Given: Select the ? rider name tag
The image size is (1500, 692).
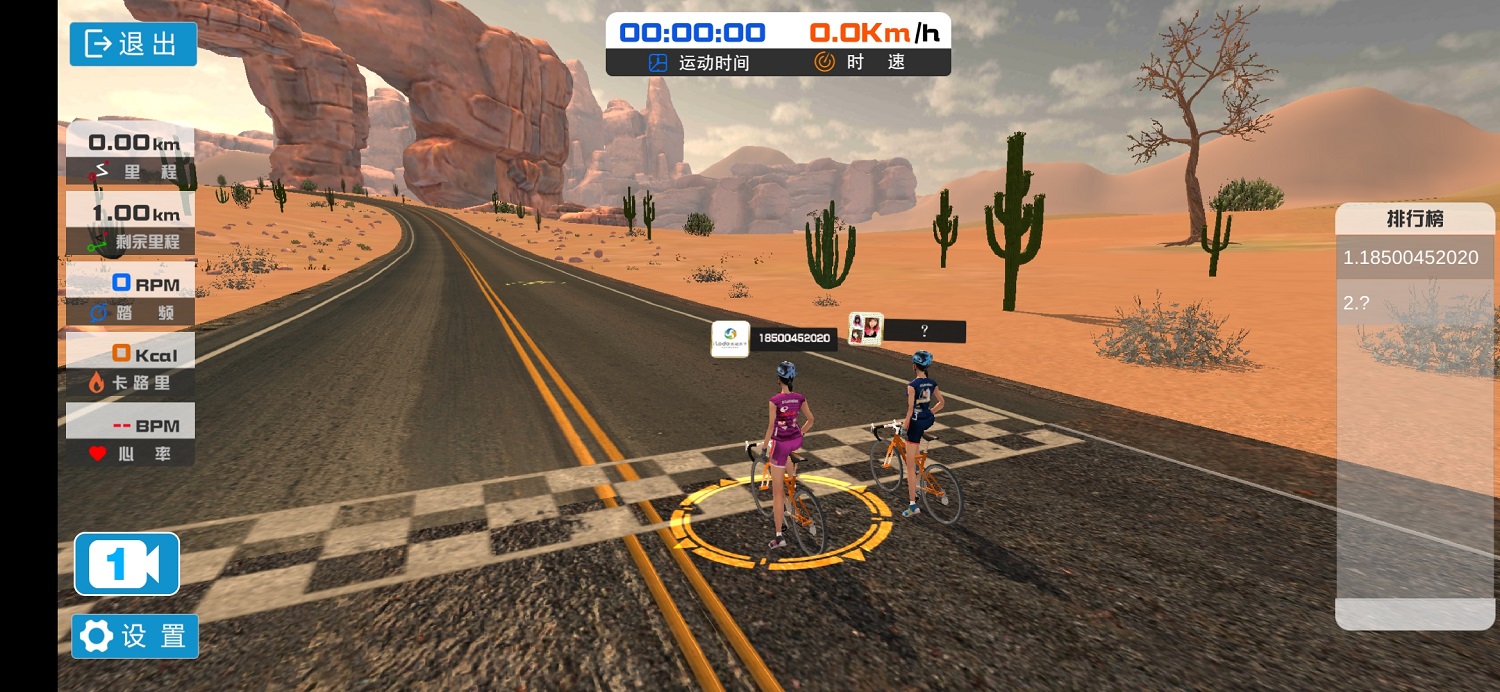Looking at the screenshot, I should [908, 329].
